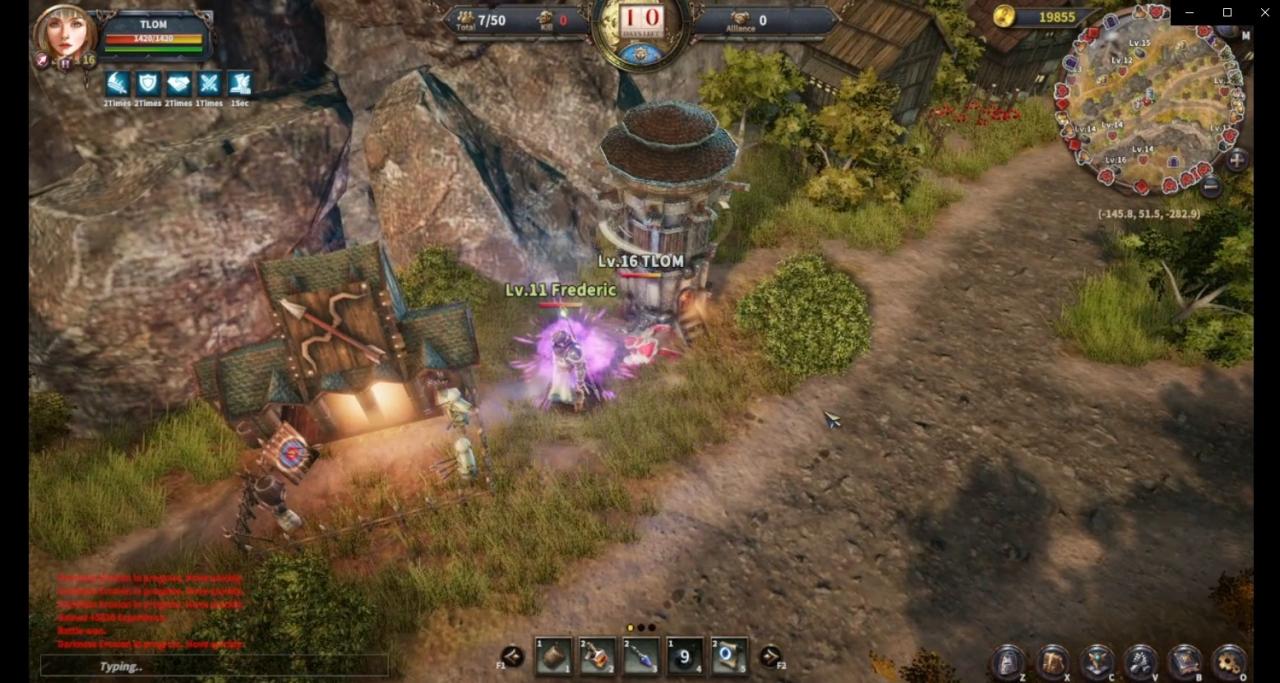Image resolution: width=1280 pixels, height=683 pixels.
Task: Click the TLOM character portrait
Action: coord(64,34)
